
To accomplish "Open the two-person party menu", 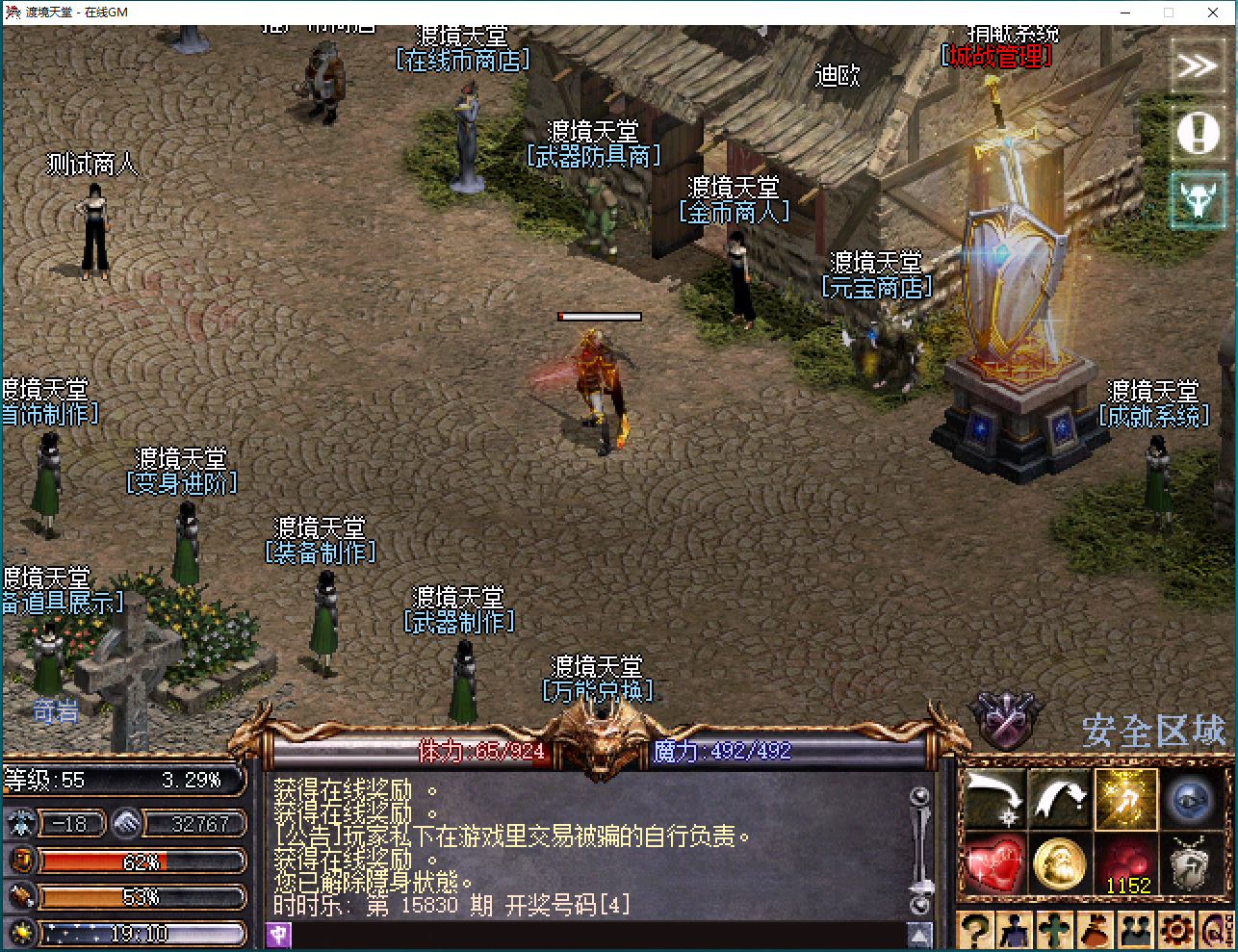I will point(1136,931).
